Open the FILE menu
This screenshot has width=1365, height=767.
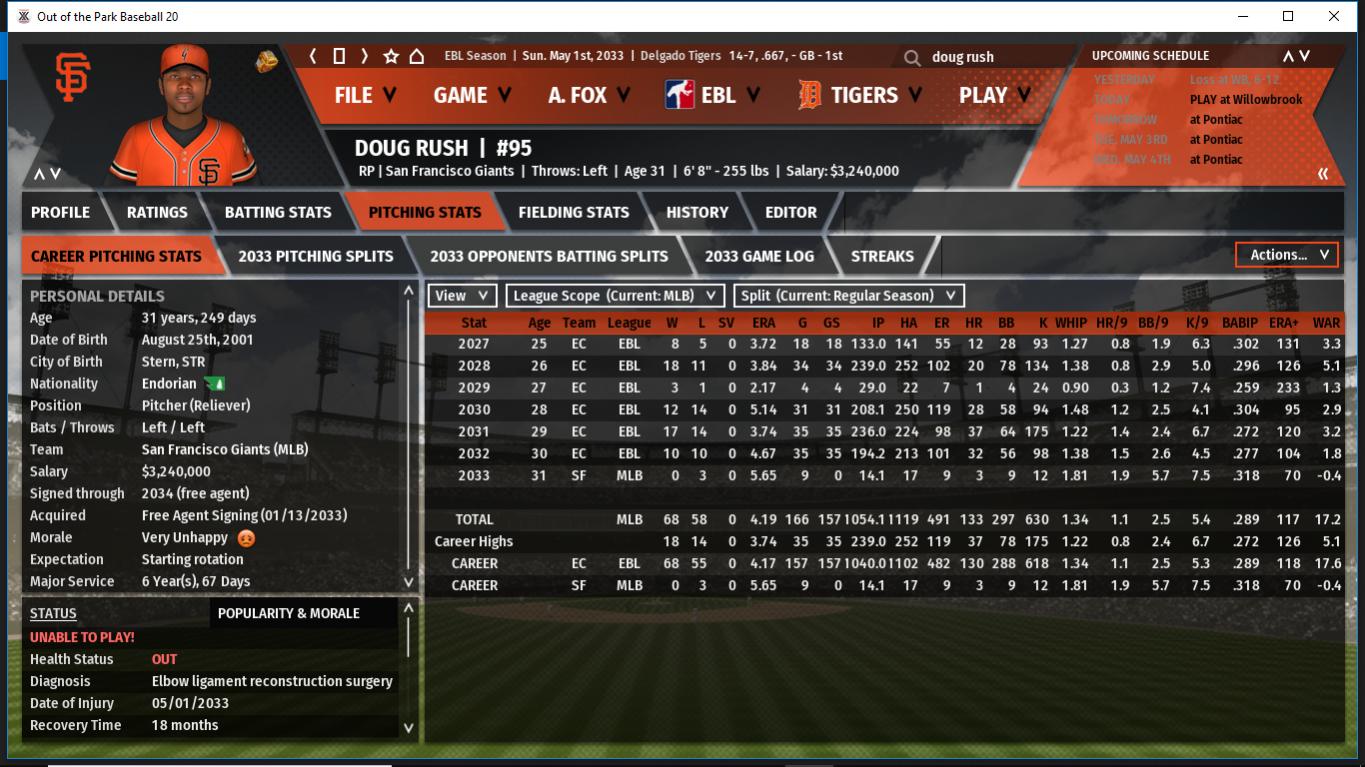pos(364,95)
